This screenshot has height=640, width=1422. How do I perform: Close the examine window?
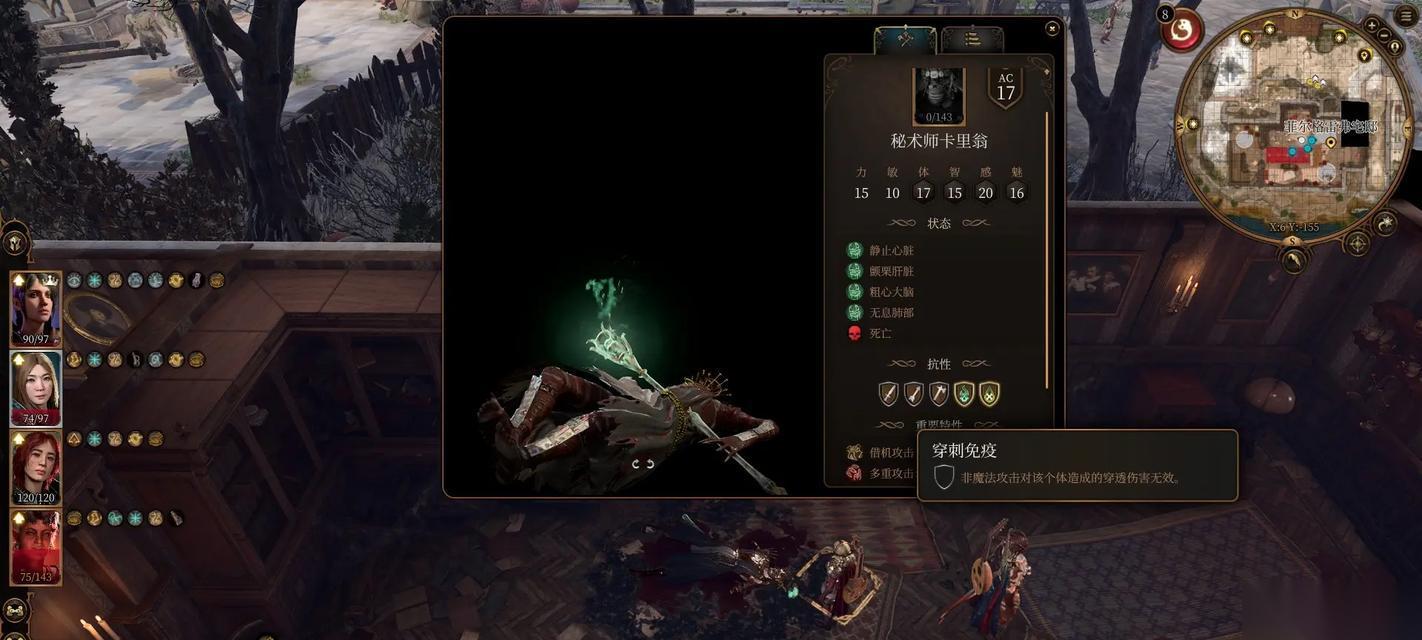tap(1052, 29)
